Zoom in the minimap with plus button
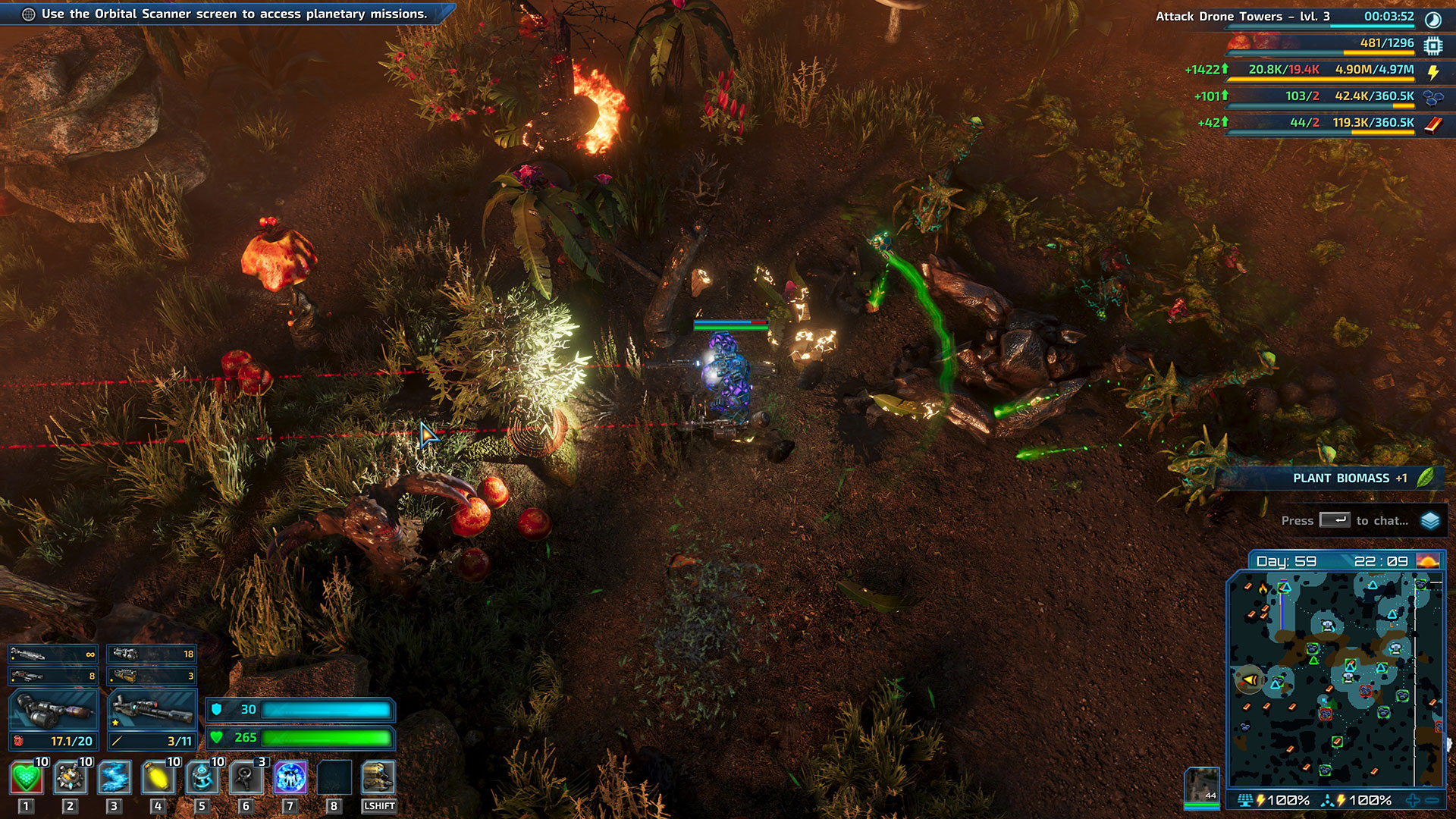This screenshot has width=1456, height=819. [x=1413, y=800]
